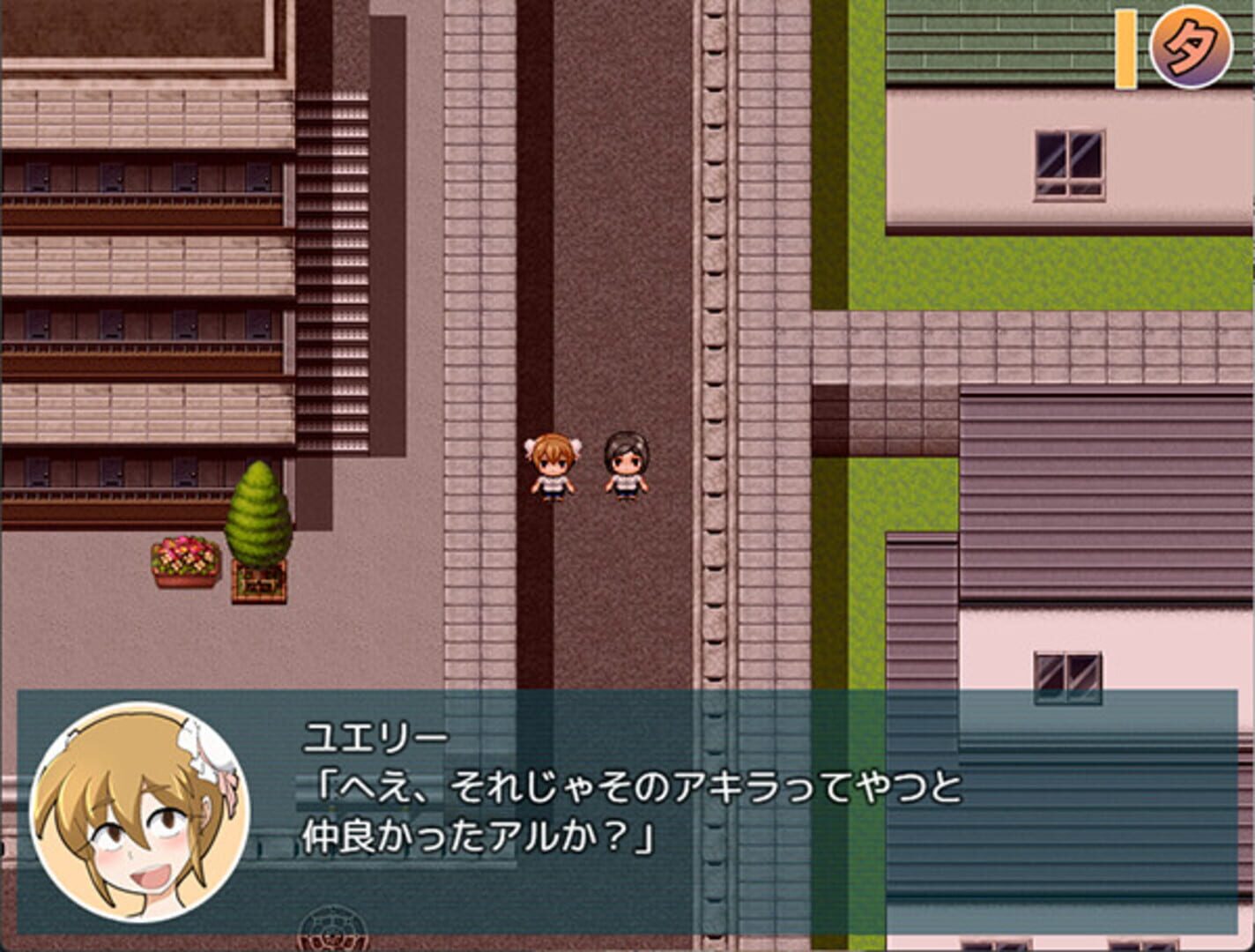
Task: Click the yellow time gauge bar
Action: (x=1126, y=48)
